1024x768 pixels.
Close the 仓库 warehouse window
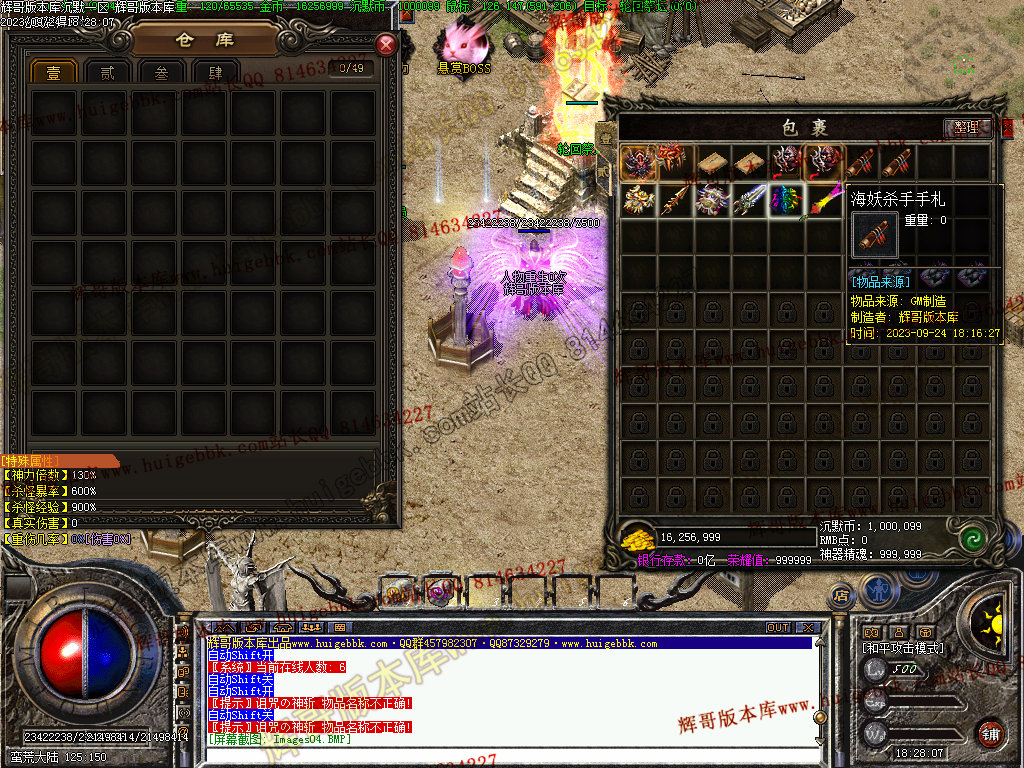[x=386, y=45]
